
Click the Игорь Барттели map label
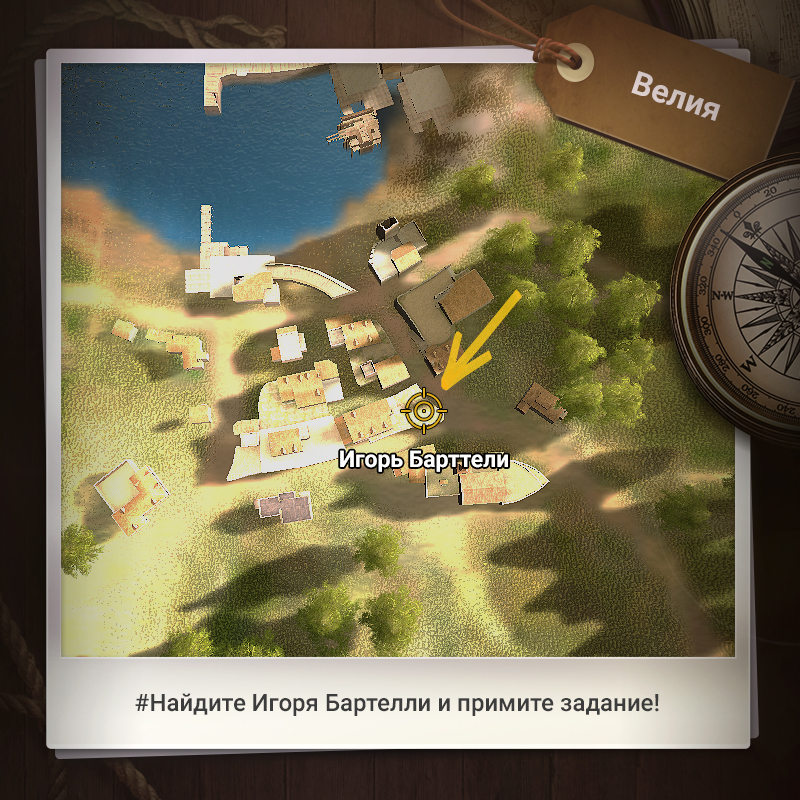click(424, 460)
